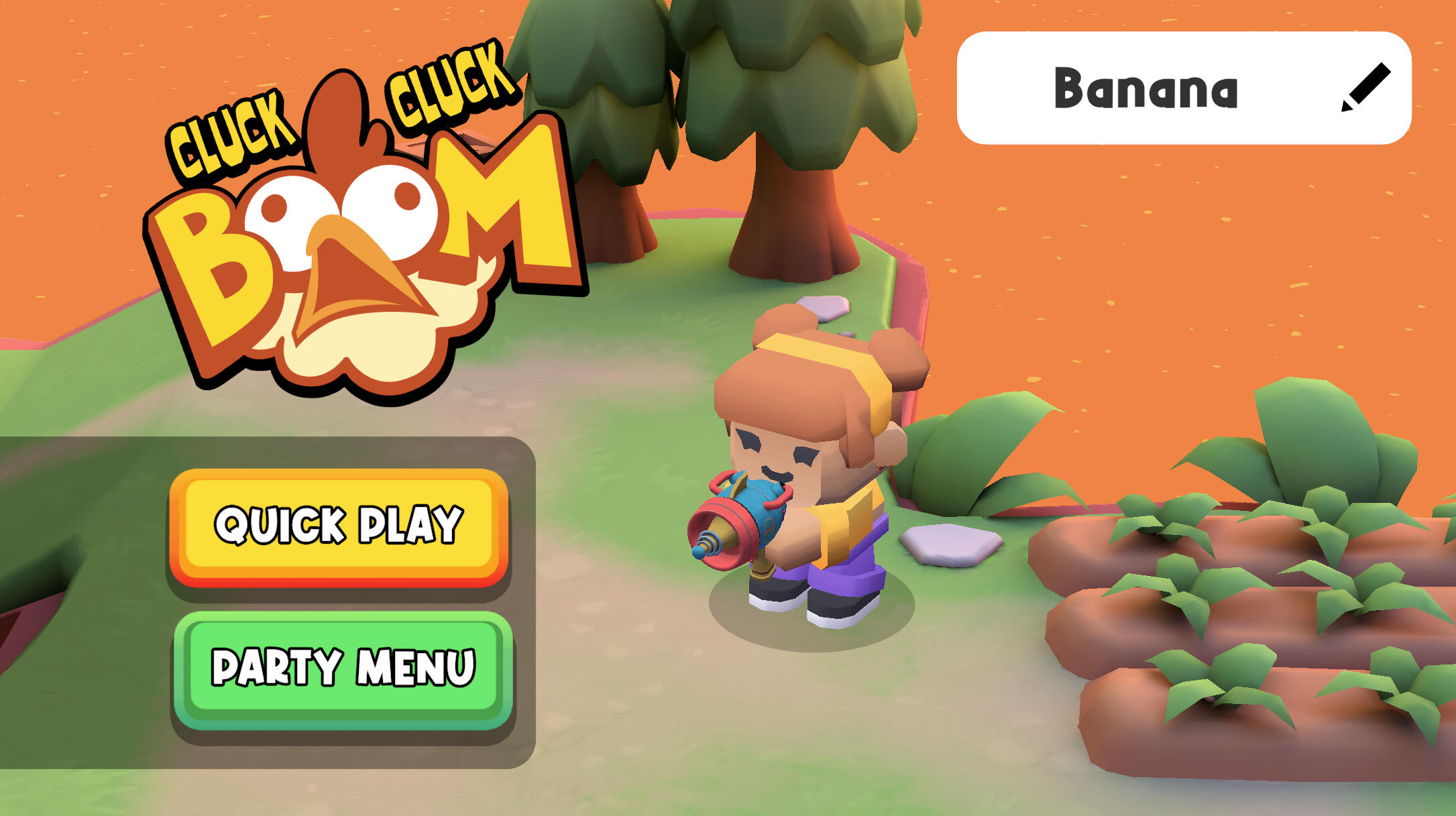1456x816 pixels.
Task: Select the Banana player name field
Action: 1145,88
